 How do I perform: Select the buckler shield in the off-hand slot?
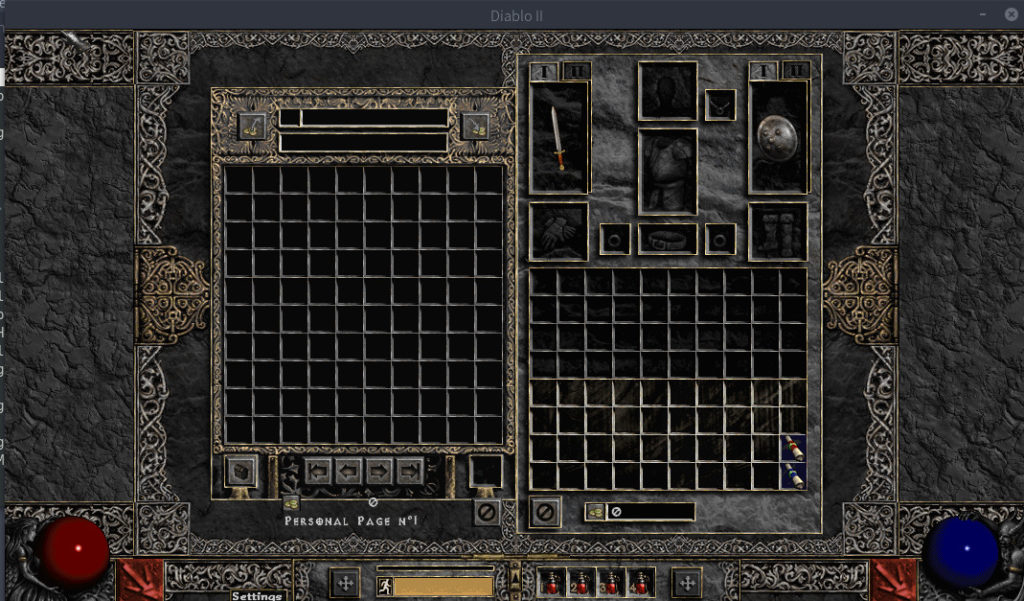[777, 137]
